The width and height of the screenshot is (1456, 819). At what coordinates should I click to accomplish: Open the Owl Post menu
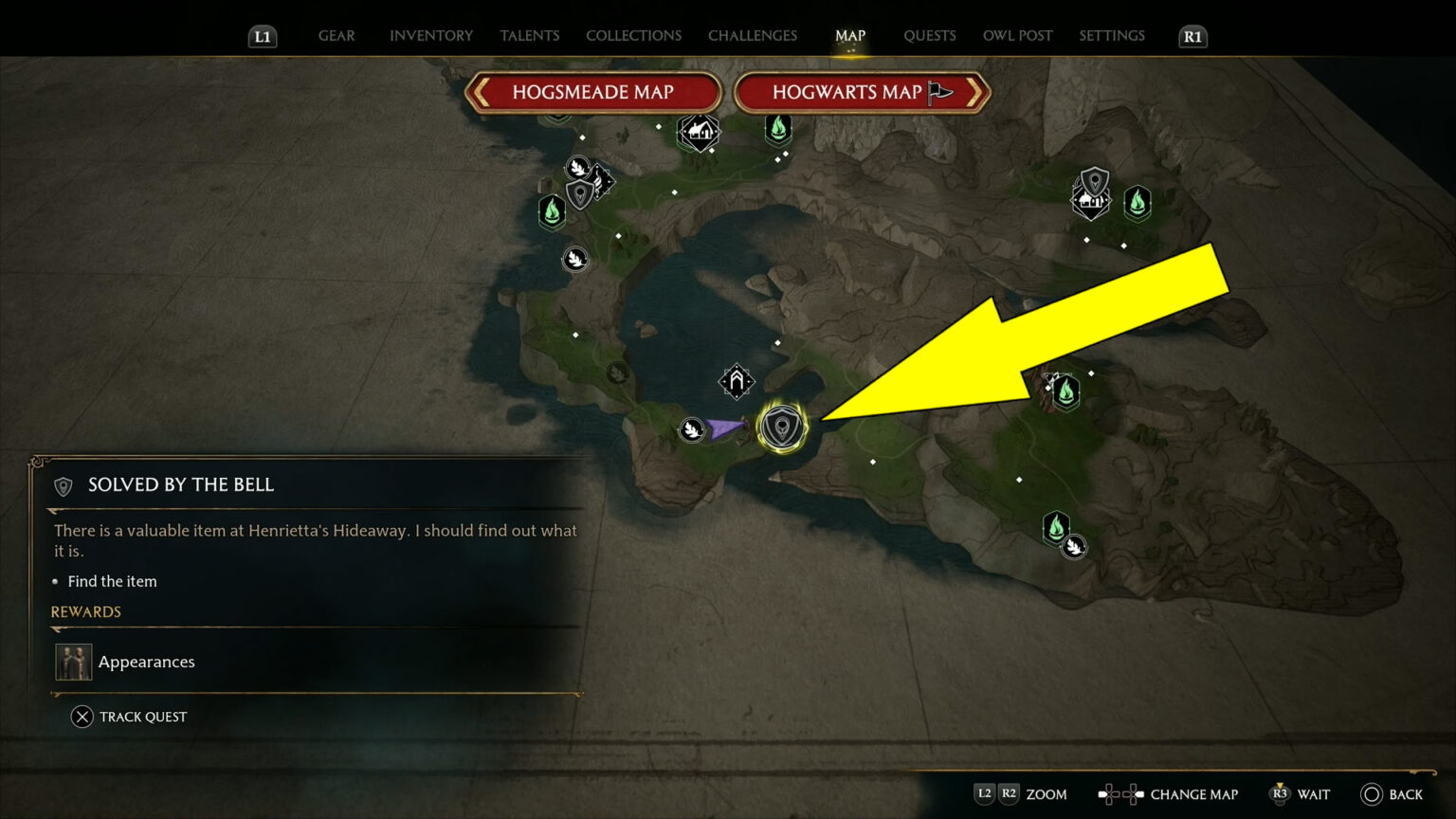(1017, 35)
